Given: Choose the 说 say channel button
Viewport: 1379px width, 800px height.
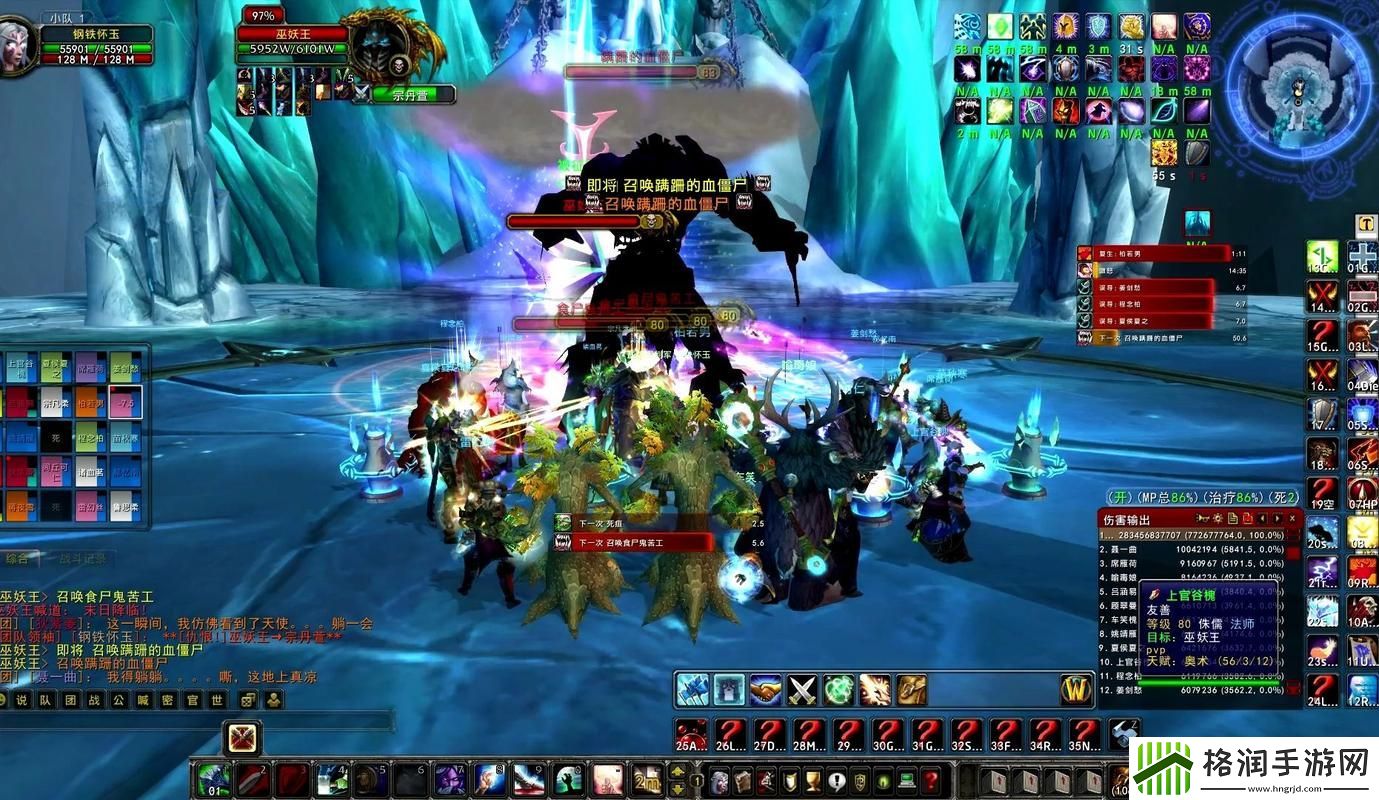Looking at the screenshot, I should click(x=21, y=700).
